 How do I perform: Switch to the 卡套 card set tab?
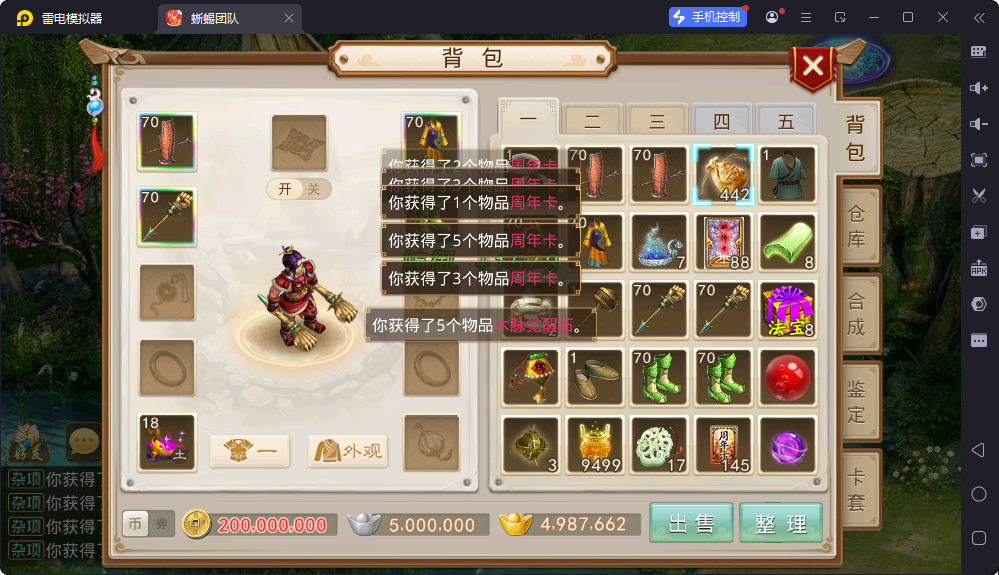coord(857,488)
